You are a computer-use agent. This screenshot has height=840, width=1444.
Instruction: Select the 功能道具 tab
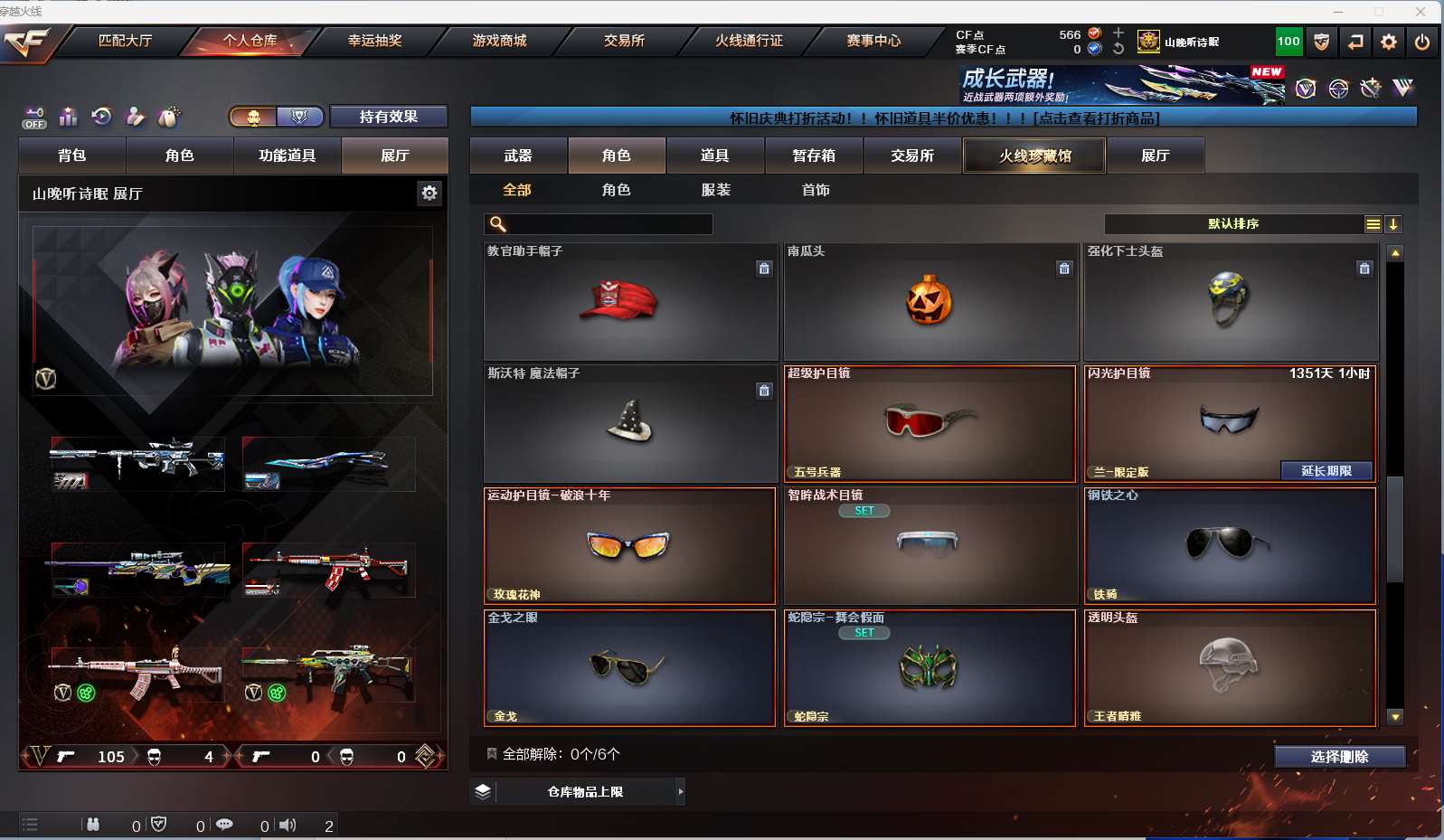coord(287,156)
